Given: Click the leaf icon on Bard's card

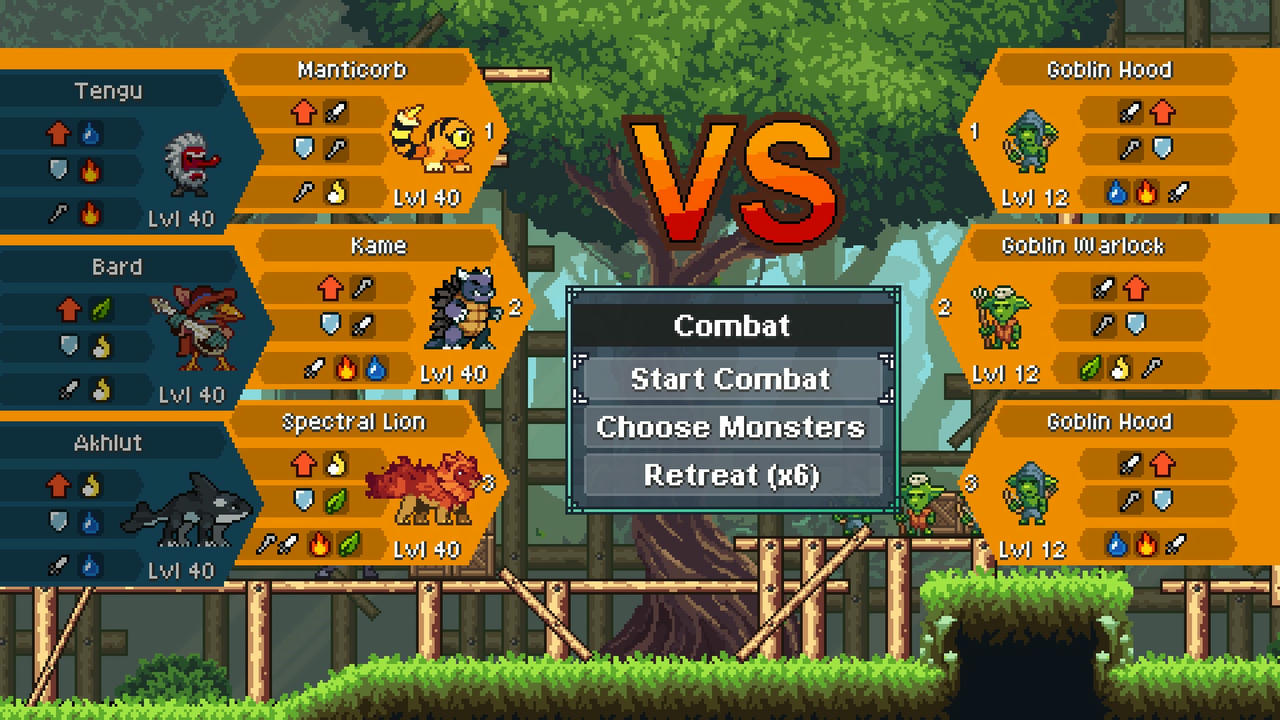Looking at the screenshot, I should [x=99, y=307].
